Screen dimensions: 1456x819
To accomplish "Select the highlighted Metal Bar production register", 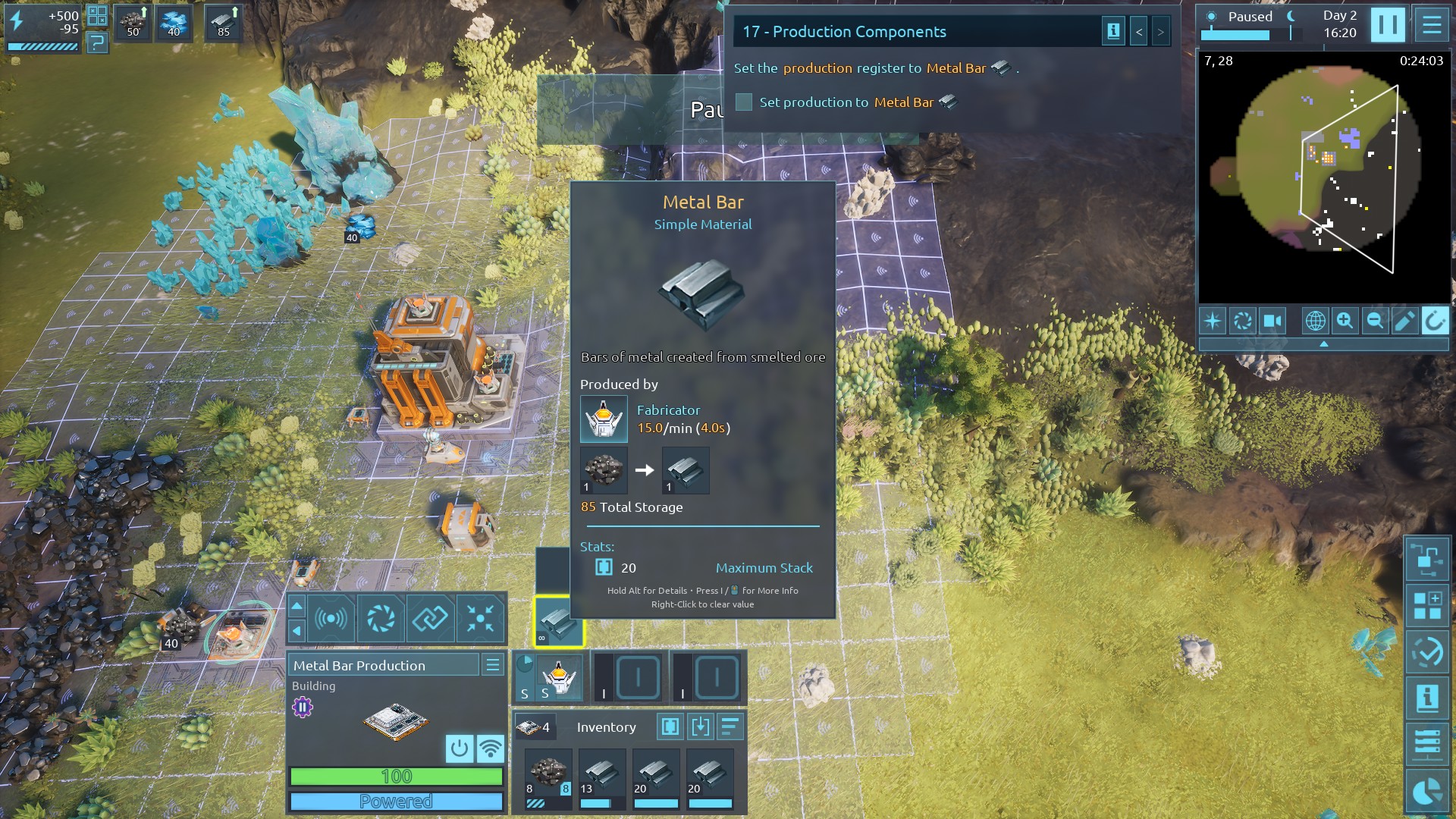I will [x=559, y=622].
